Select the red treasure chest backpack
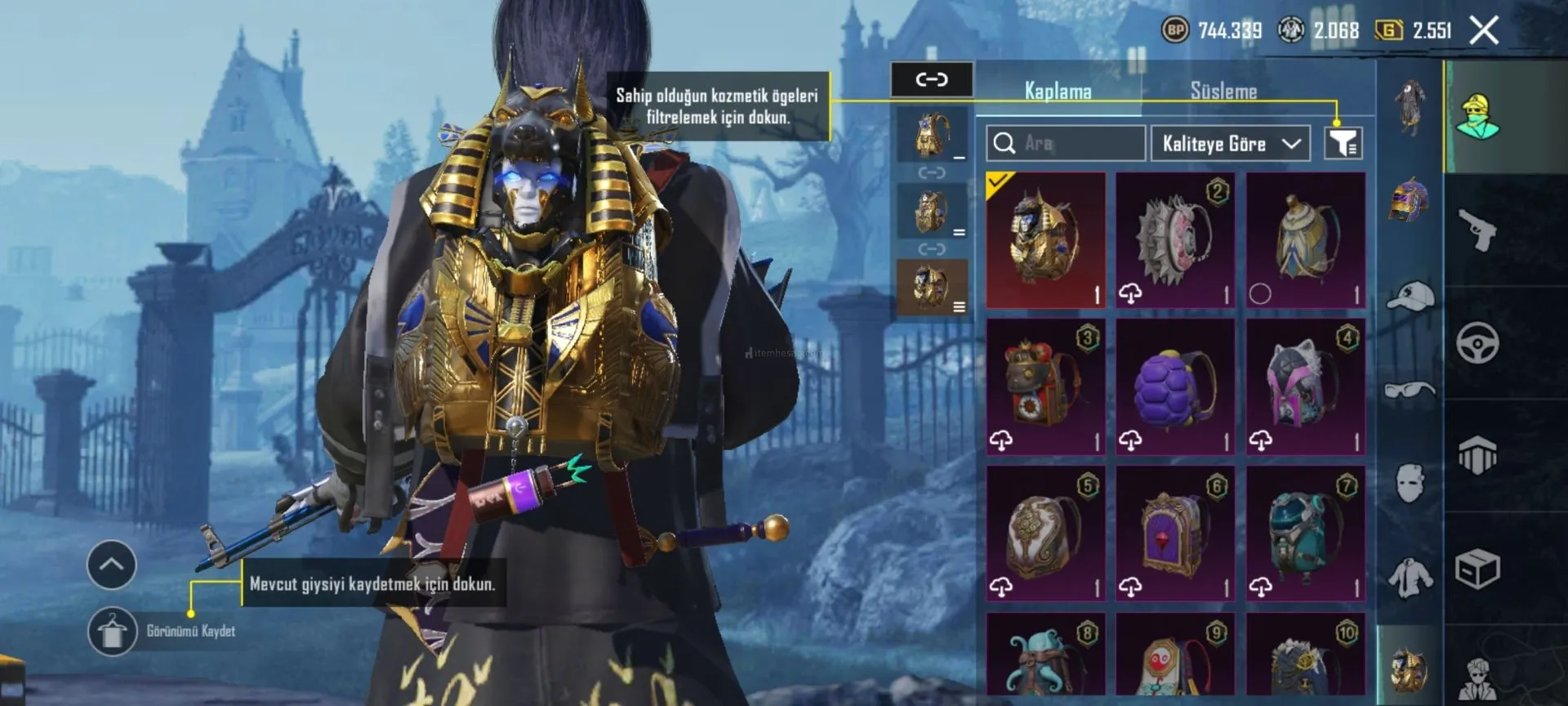The image size is (1568, 706). pos(1045,387)
